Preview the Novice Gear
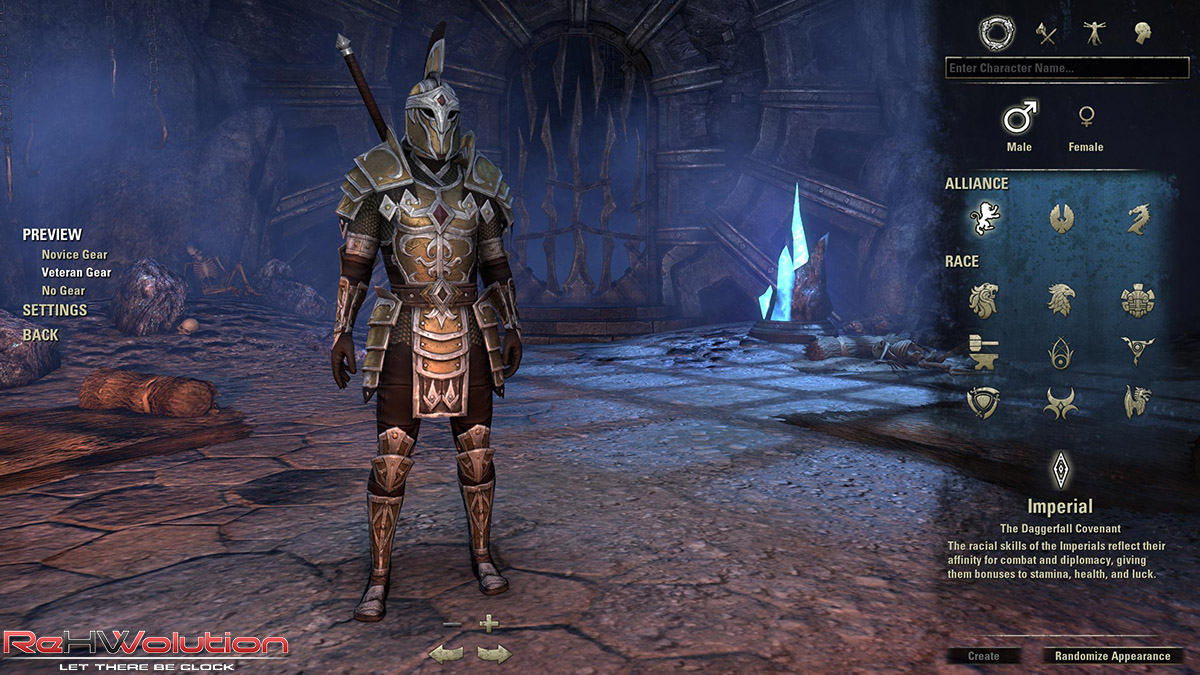 (74, 255)
